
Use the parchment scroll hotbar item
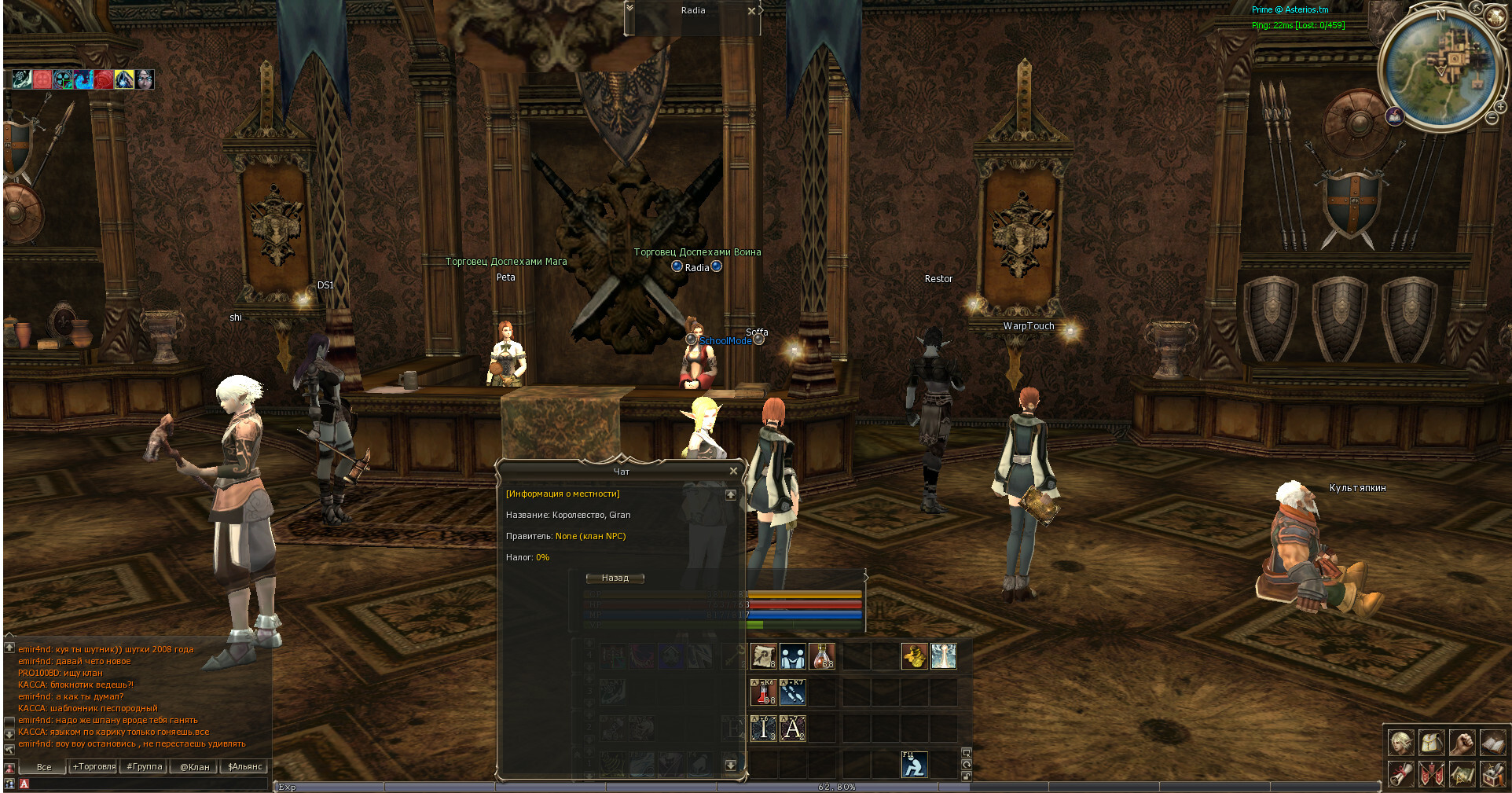(x=763, y=655)
